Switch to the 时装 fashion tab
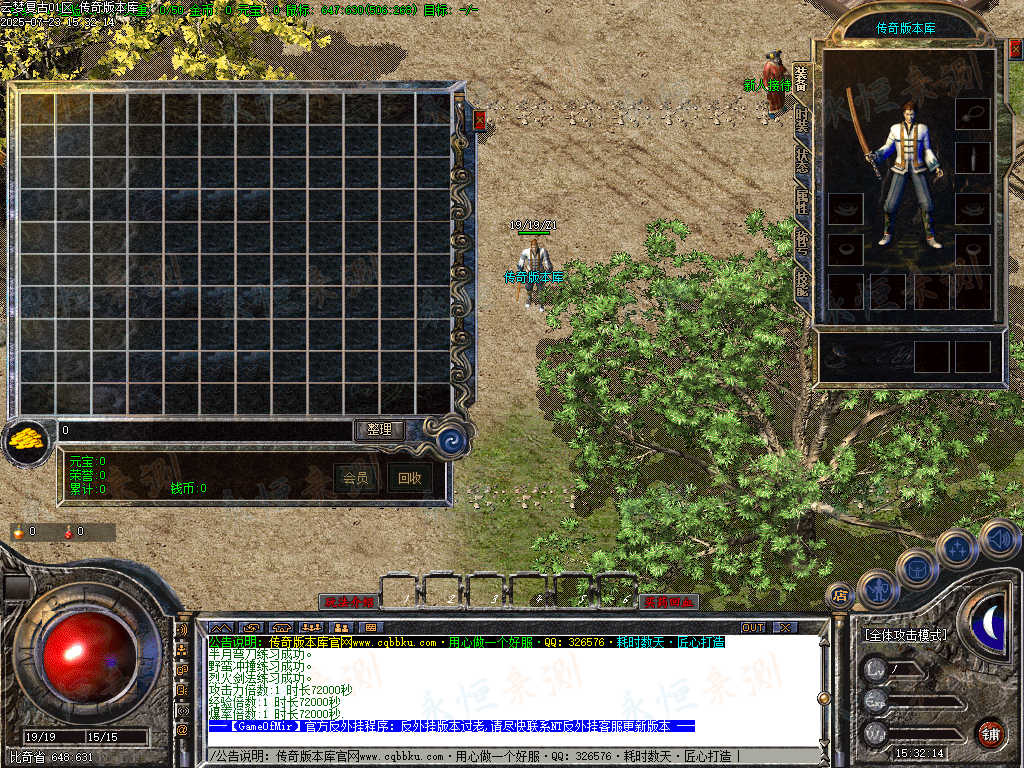 click(801, 120)
